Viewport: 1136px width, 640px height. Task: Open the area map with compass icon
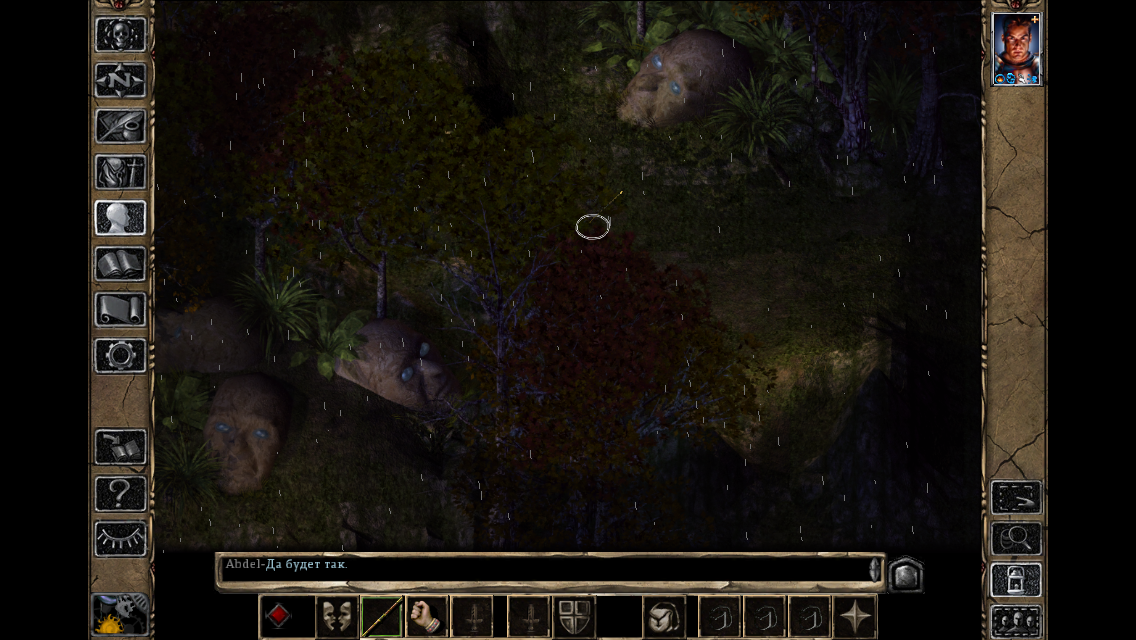click(x=120, y=80)
